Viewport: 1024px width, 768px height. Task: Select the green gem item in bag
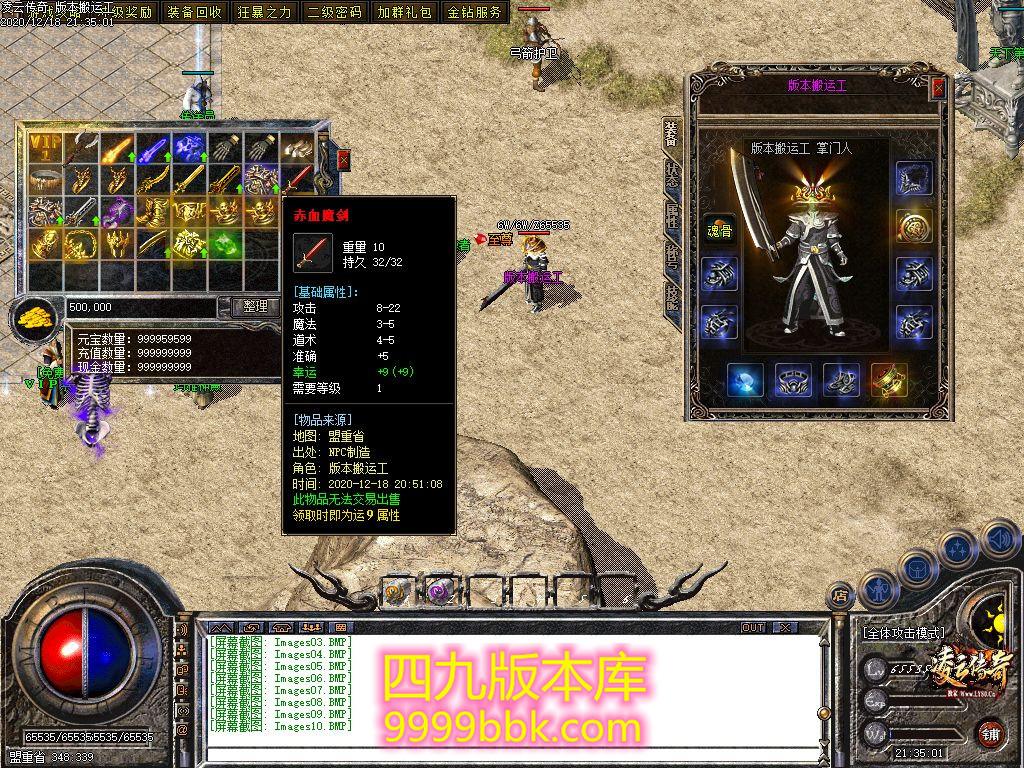tap(227, 243)
